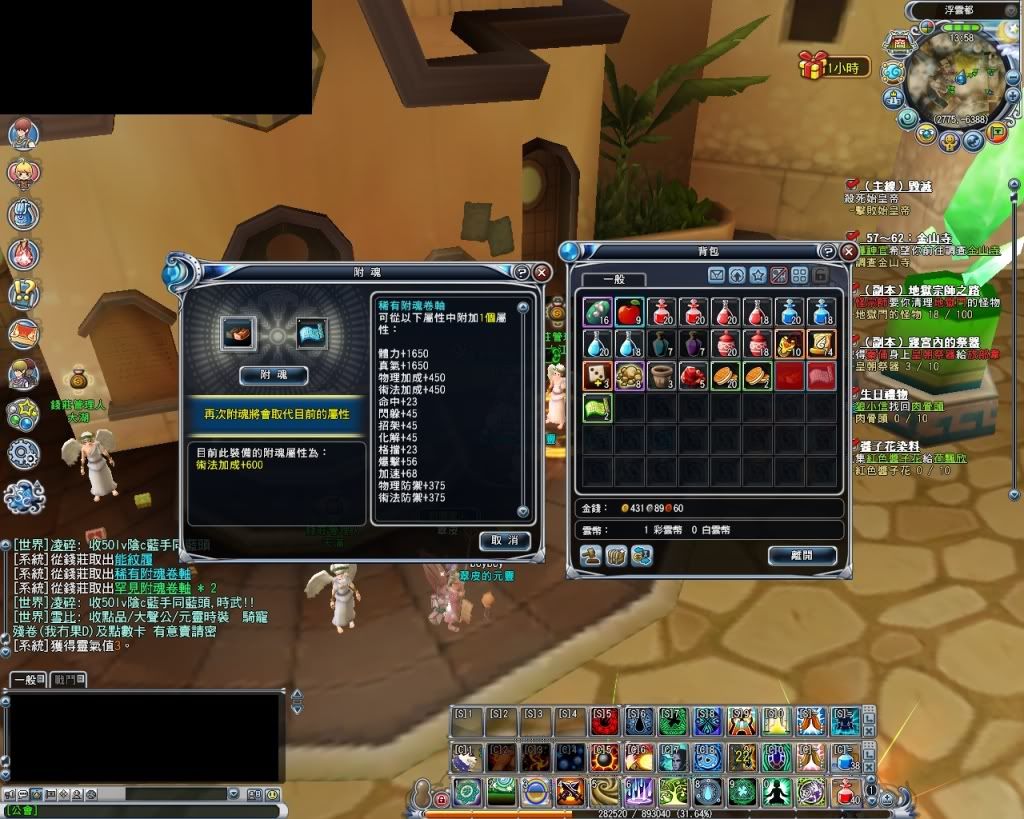The image size is (1024, 819).
Task: Click the auction gavel icon in the backpack
Action: point(592,555)
